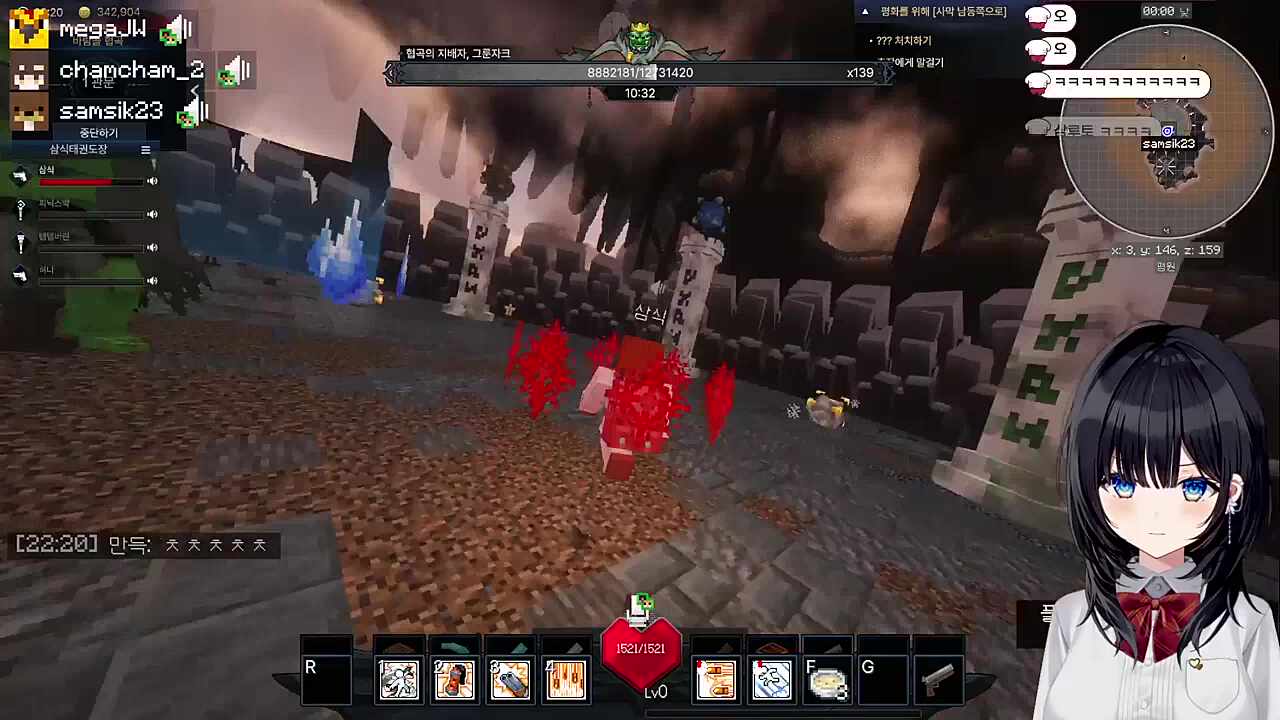This screenshot has width=1280, height=720.
Task: Click the 중단하기 stop button
Action: click(99, 133)
